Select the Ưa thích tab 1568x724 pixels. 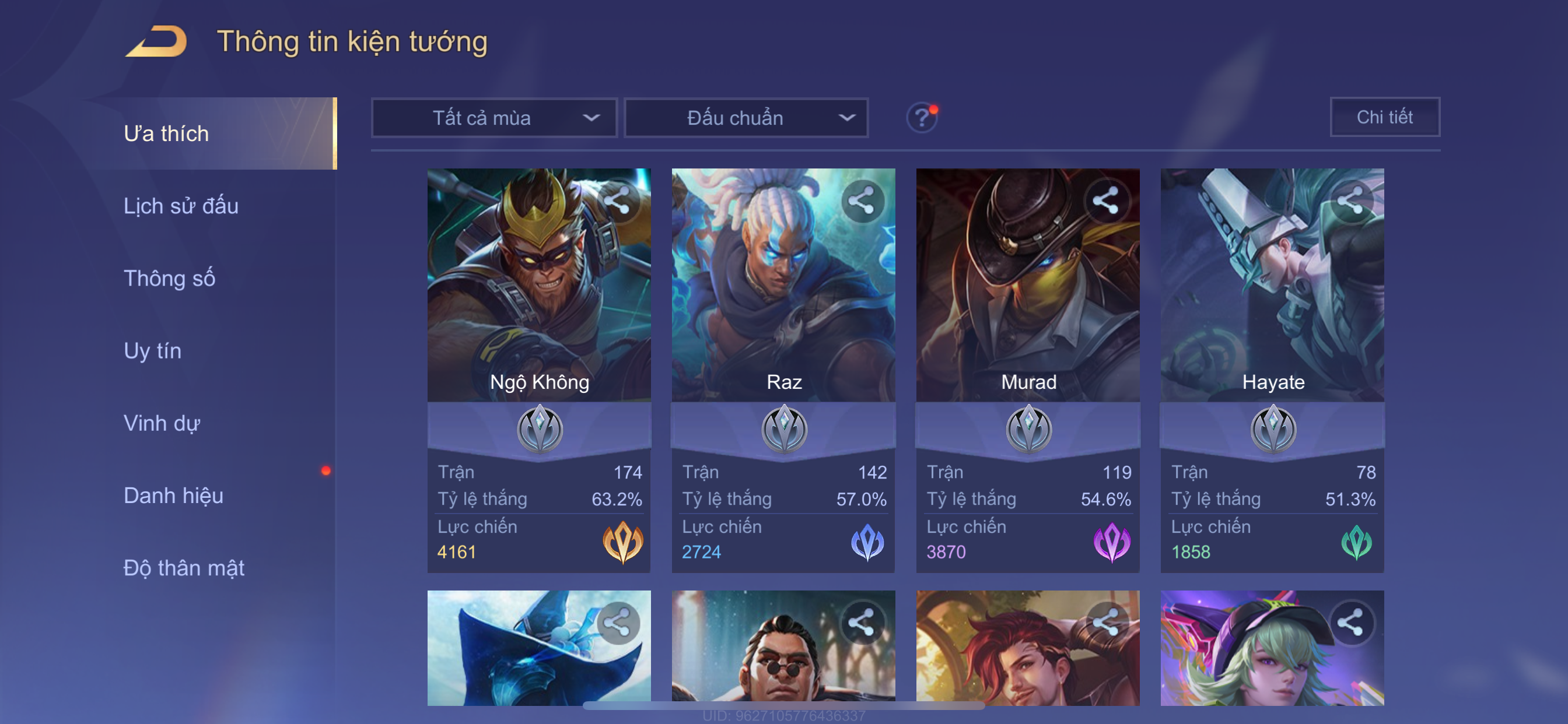167,134
